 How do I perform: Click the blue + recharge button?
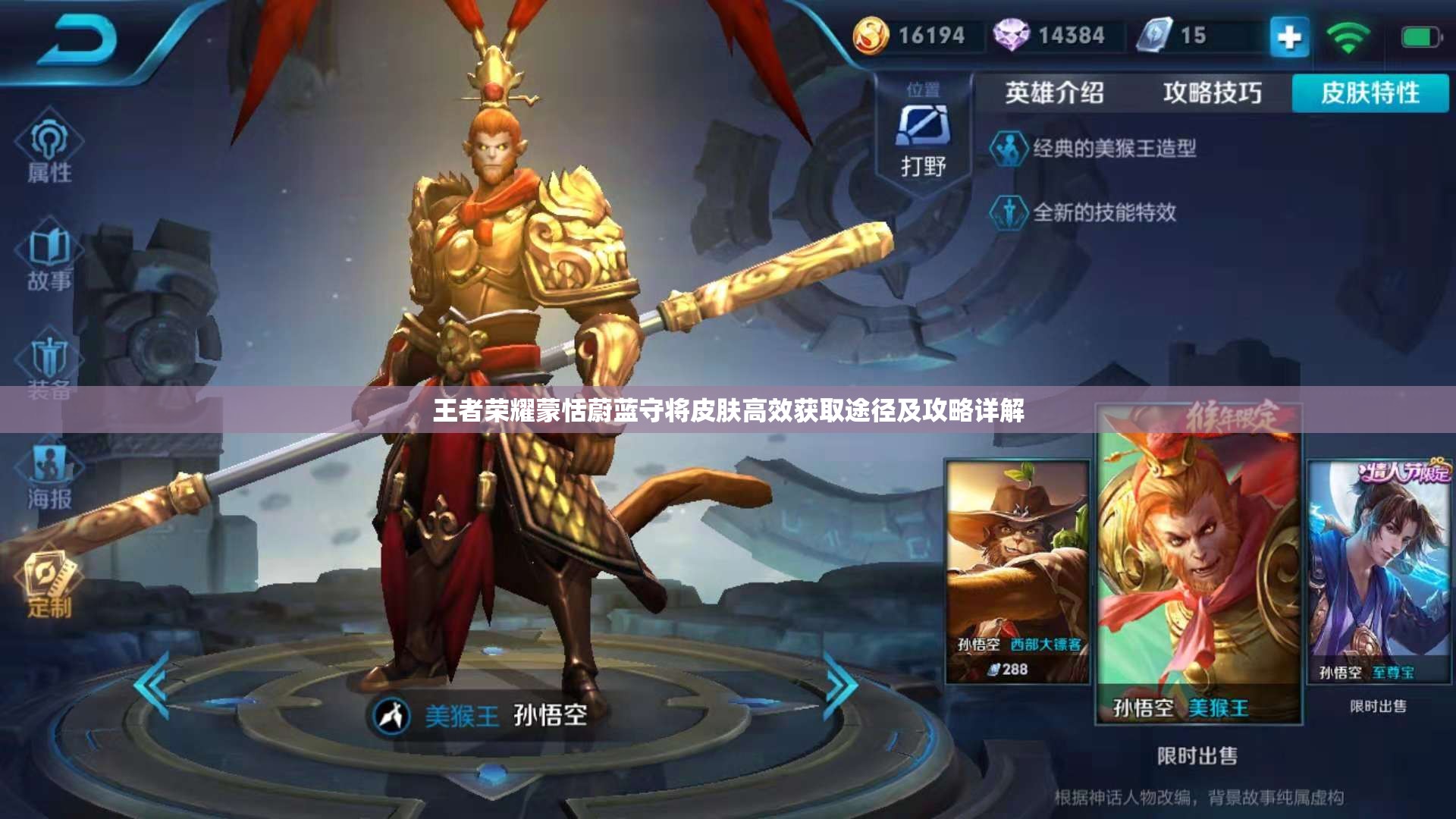click(x=1289, y=36)
